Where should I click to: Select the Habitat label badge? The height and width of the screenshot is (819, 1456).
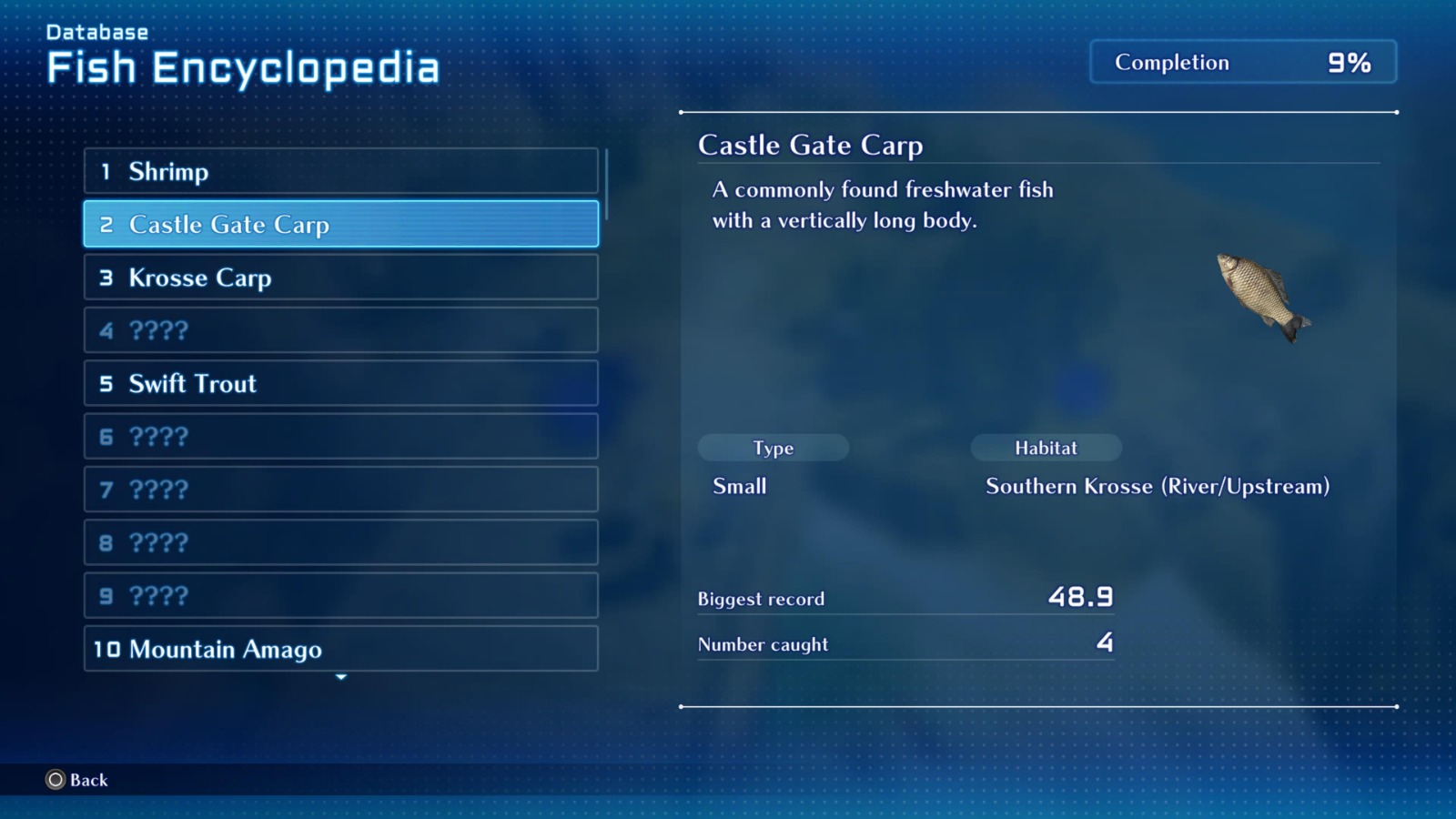pos(1046,448)
